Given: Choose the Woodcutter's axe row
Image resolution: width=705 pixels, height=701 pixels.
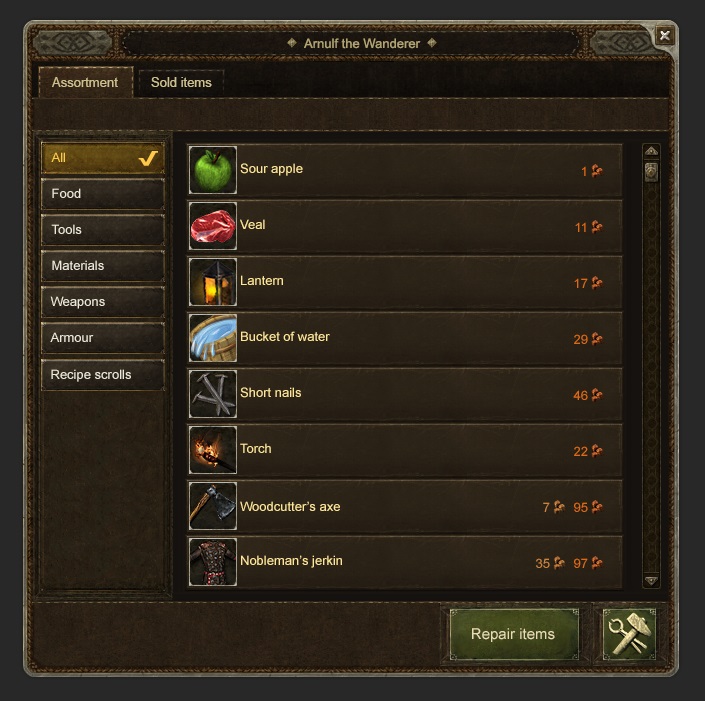Looking at the screenshot, I should pos(404,506).
